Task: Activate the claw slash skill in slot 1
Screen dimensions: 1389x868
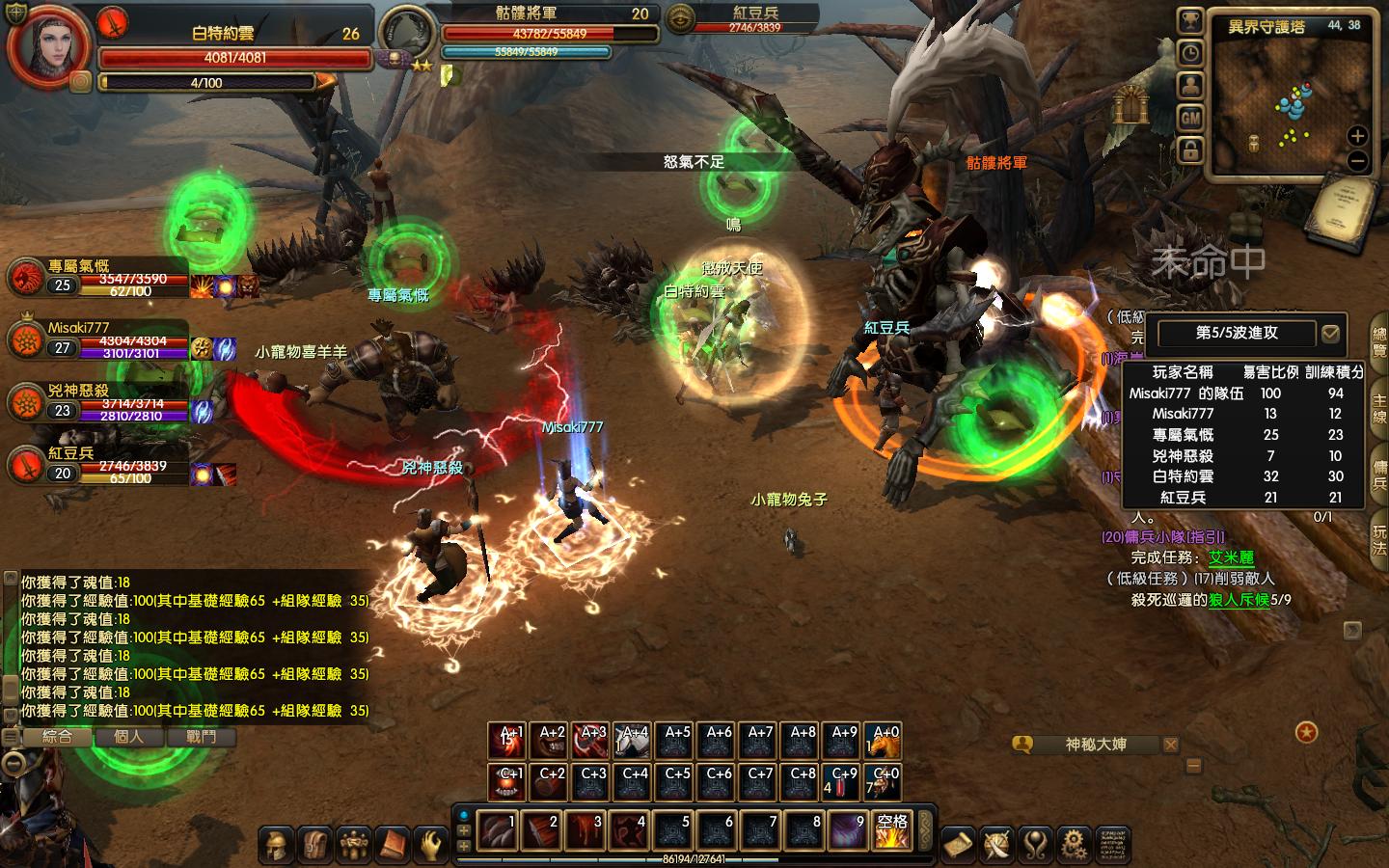Action: 497,830
